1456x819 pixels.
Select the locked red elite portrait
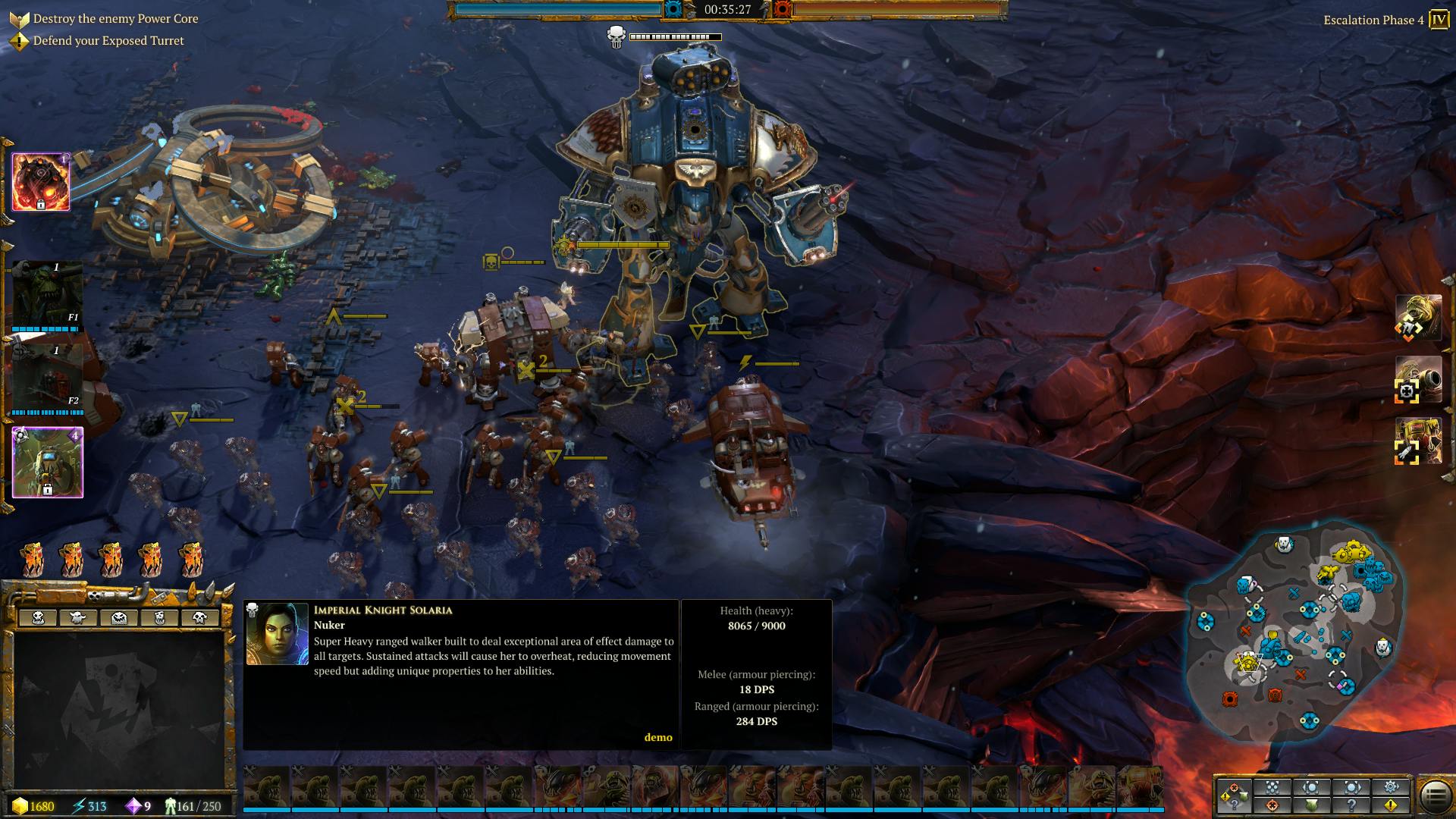click(x=41, y=182)
